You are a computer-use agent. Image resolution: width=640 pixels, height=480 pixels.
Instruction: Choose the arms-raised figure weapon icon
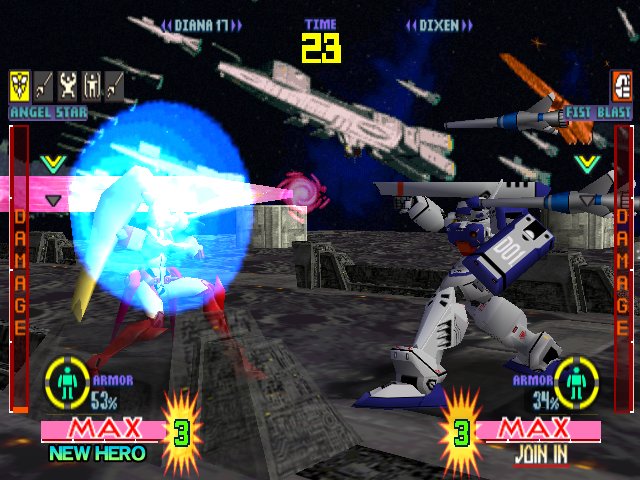[x=67, y=85]
